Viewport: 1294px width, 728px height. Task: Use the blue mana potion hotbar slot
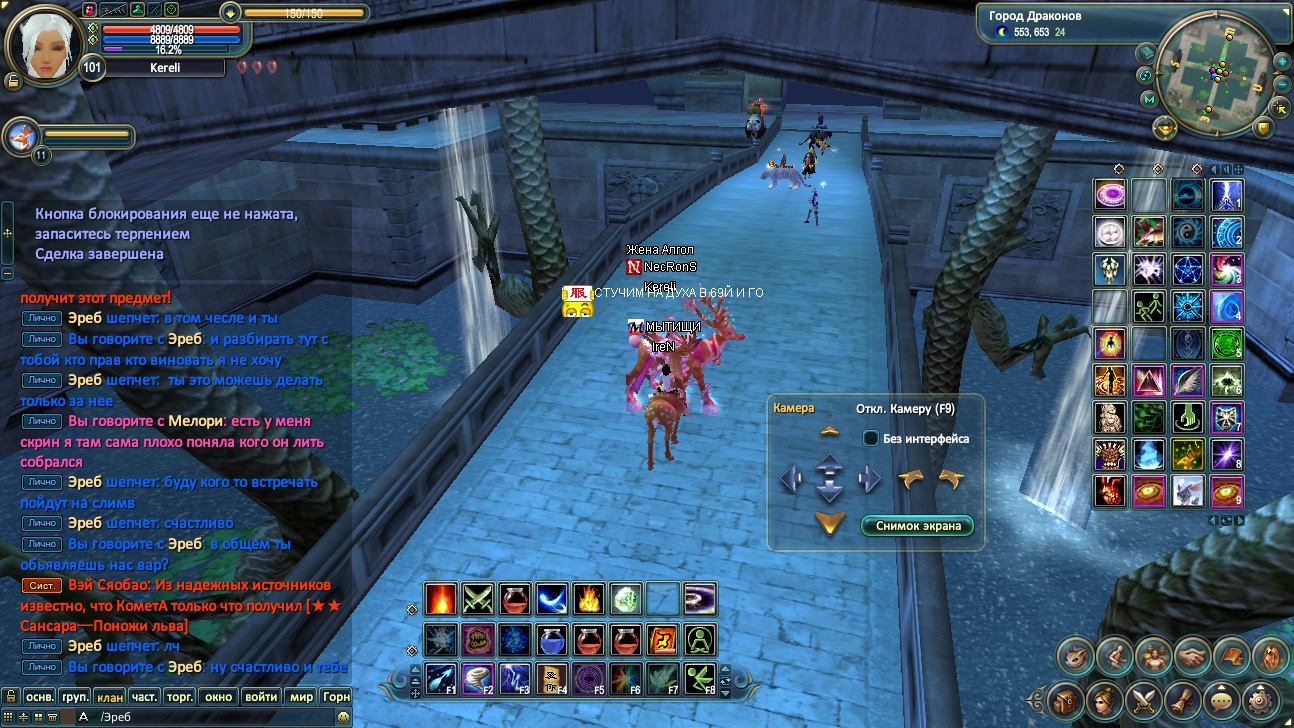tap(549, 638)
